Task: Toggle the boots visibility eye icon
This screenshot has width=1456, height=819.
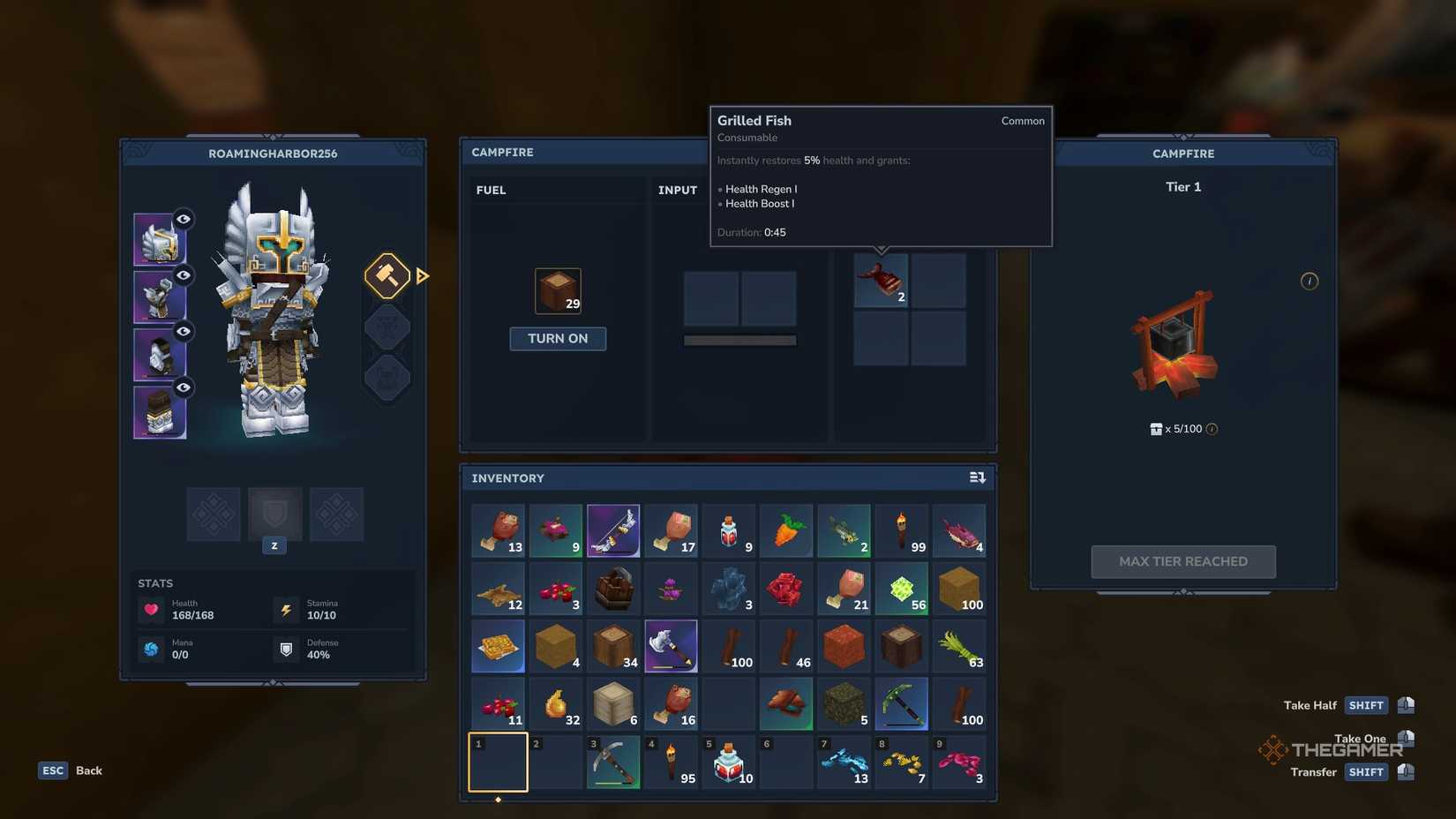Action: point(183,387)
